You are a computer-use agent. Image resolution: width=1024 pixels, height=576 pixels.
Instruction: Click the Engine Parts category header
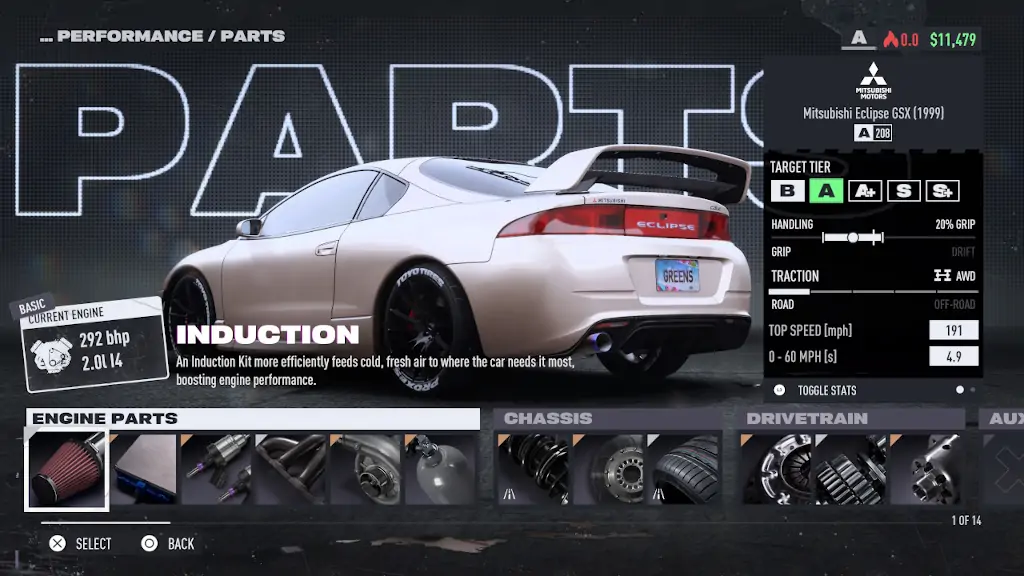pyautogui.click(x=252, y=418)
